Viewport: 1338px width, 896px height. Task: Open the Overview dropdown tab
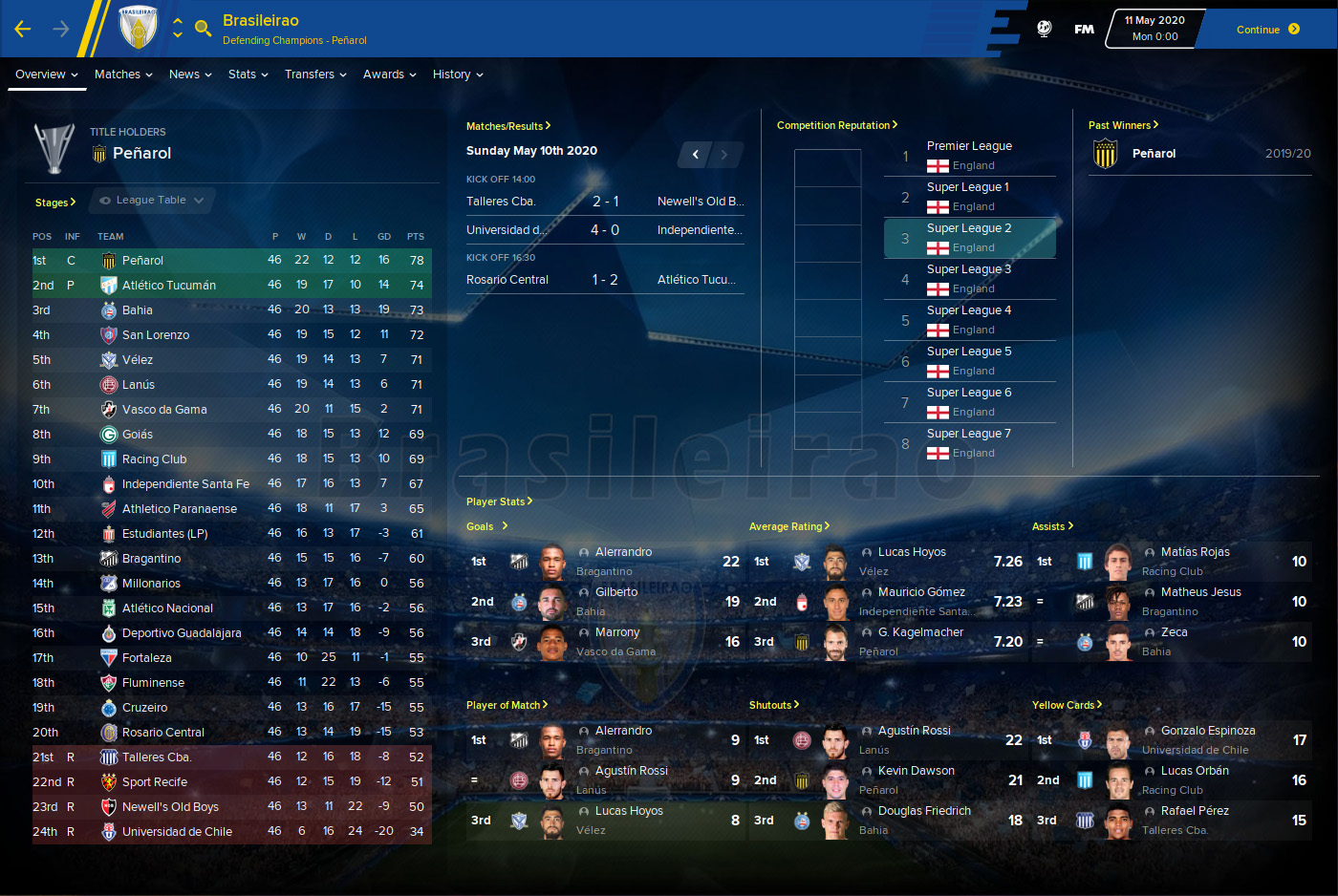pyautogui.click(x=46, y=75)
